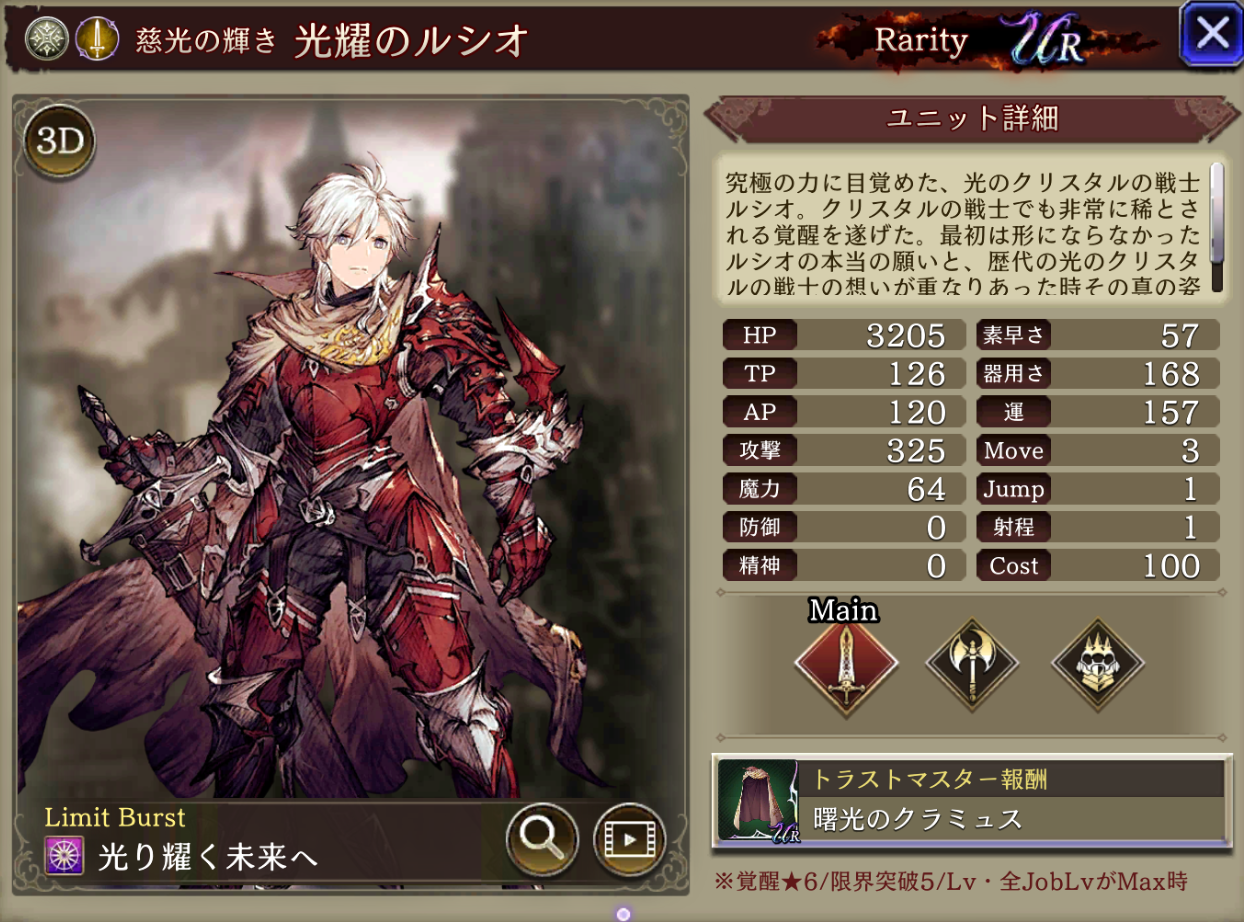Select the Main sword job icon

point(846,662)
